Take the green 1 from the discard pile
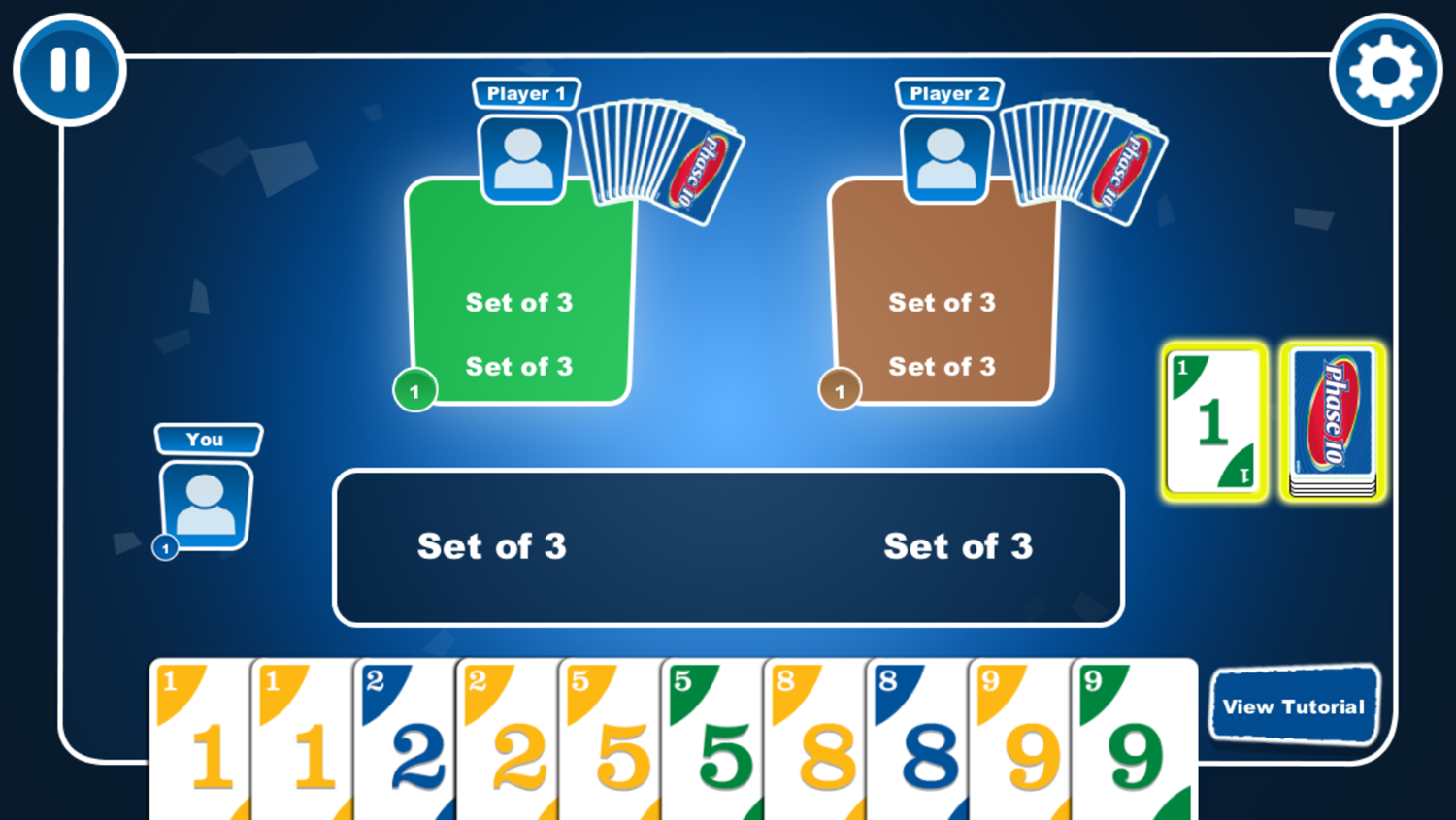 [1214, 421]
